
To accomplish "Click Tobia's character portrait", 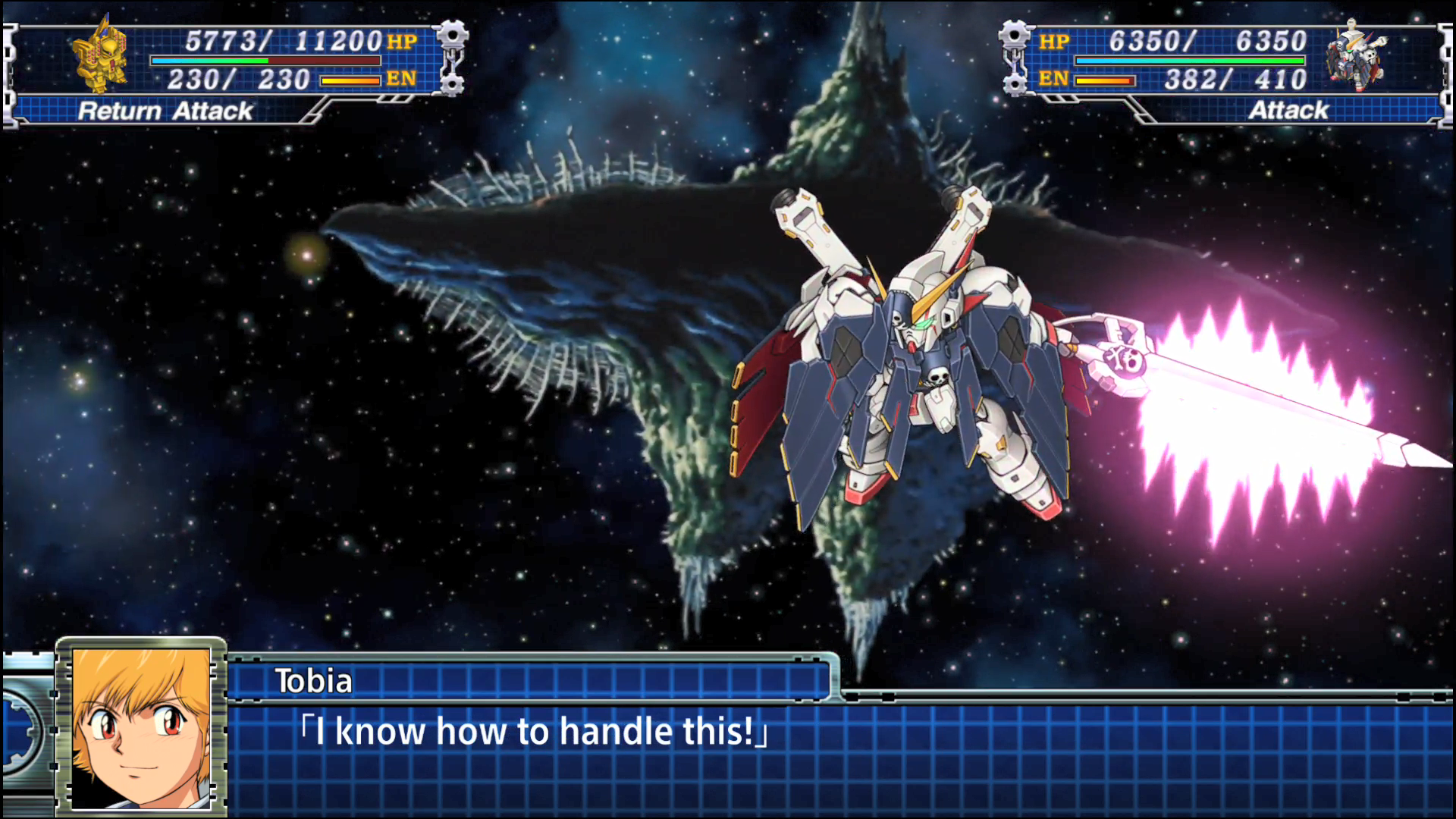I will pyautogui.click(x=141, y=726).
